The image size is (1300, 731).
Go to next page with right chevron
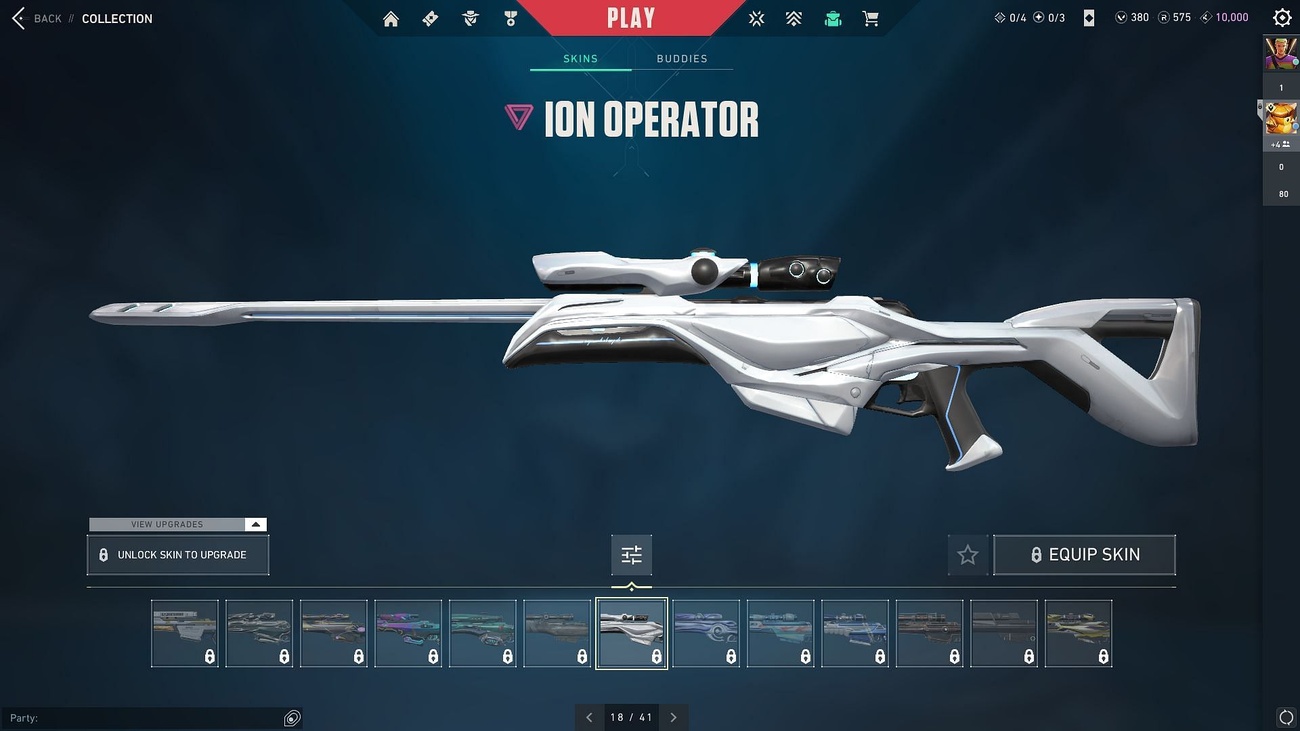pos(673,716)
